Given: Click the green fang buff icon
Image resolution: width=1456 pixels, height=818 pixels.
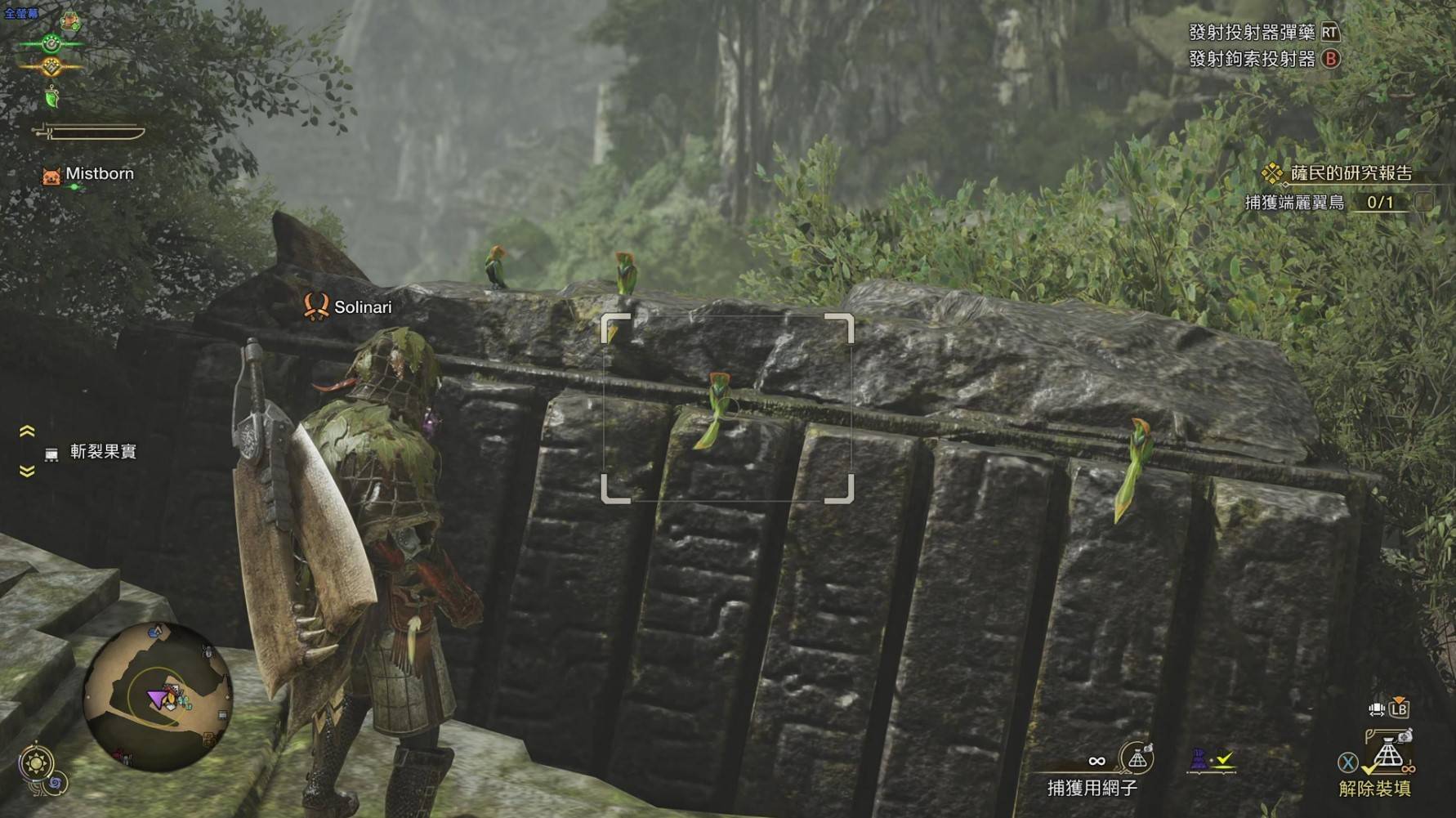Looking at the screenshot, I should (52, 98).
